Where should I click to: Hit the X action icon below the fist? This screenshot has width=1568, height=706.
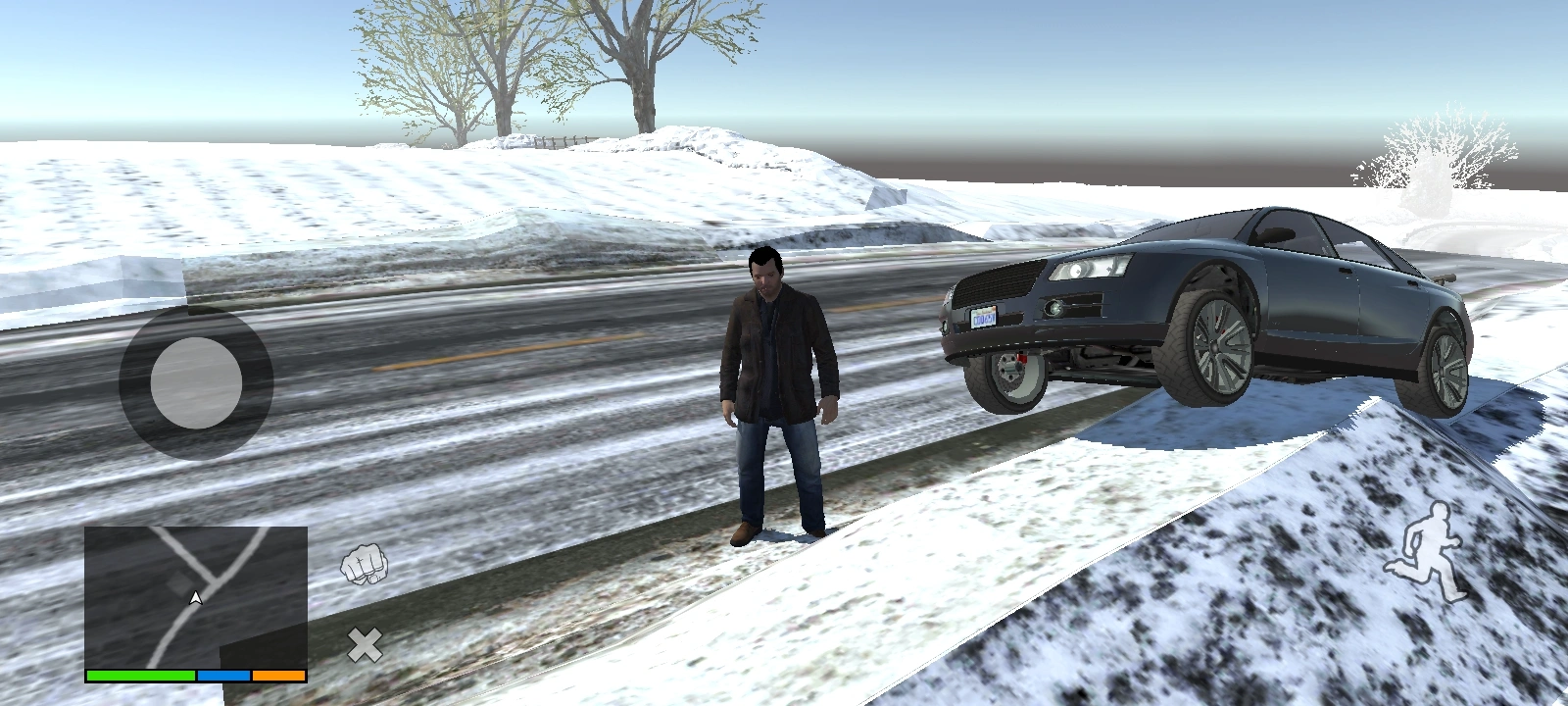[x=364, y=644]
